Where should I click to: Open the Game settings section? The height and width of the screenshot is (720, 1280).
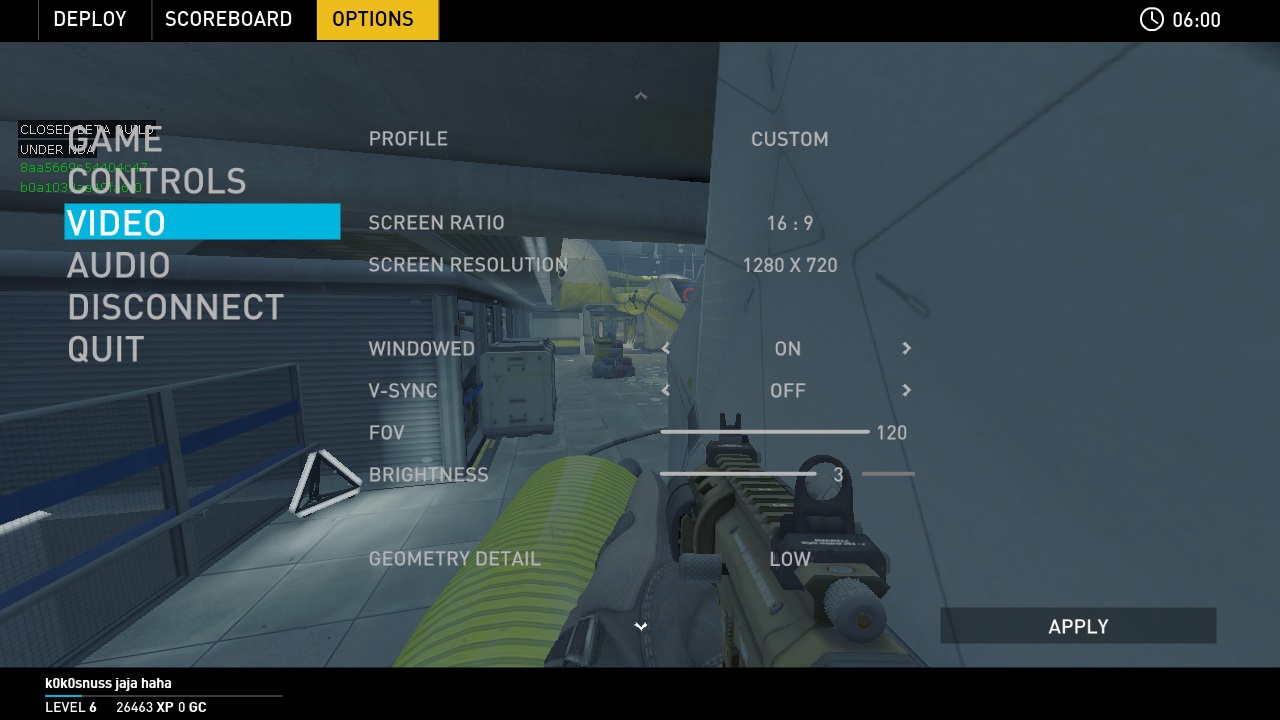[114, 140]
